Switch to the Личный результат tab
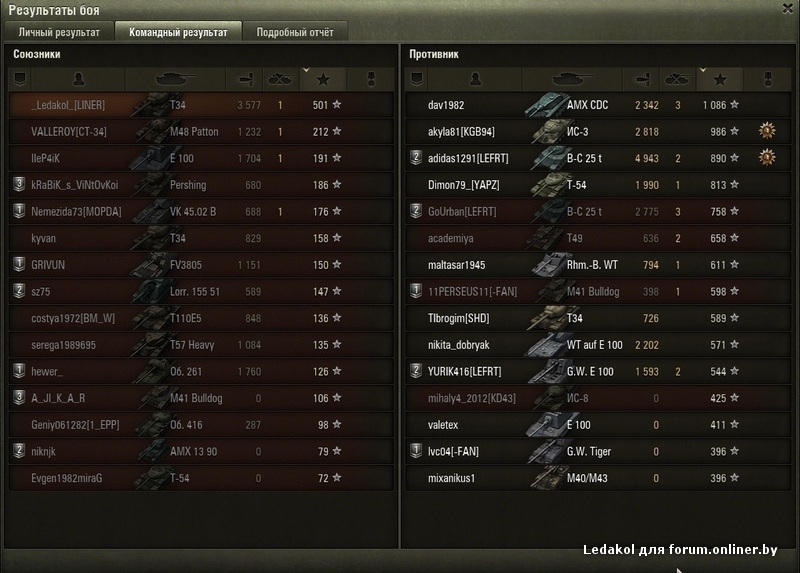 pyautogui.click(x=59, y=32)
